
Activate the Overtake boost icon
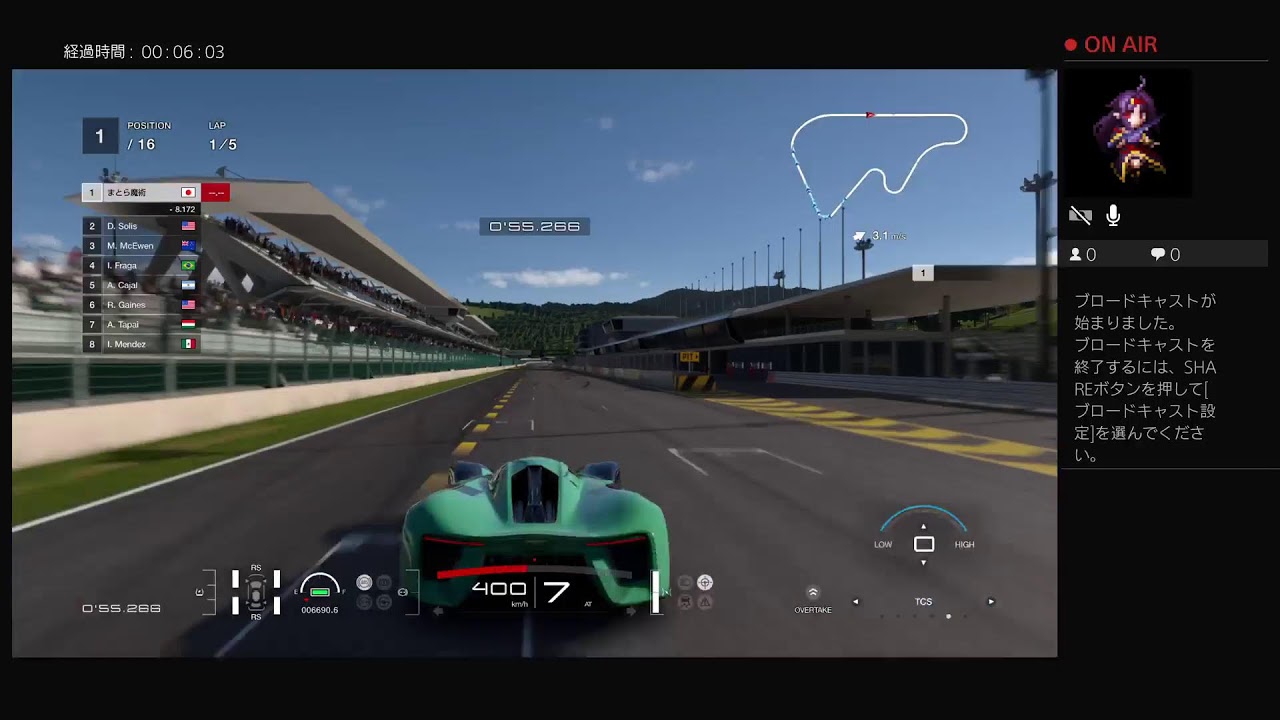(x=813, y=594)
